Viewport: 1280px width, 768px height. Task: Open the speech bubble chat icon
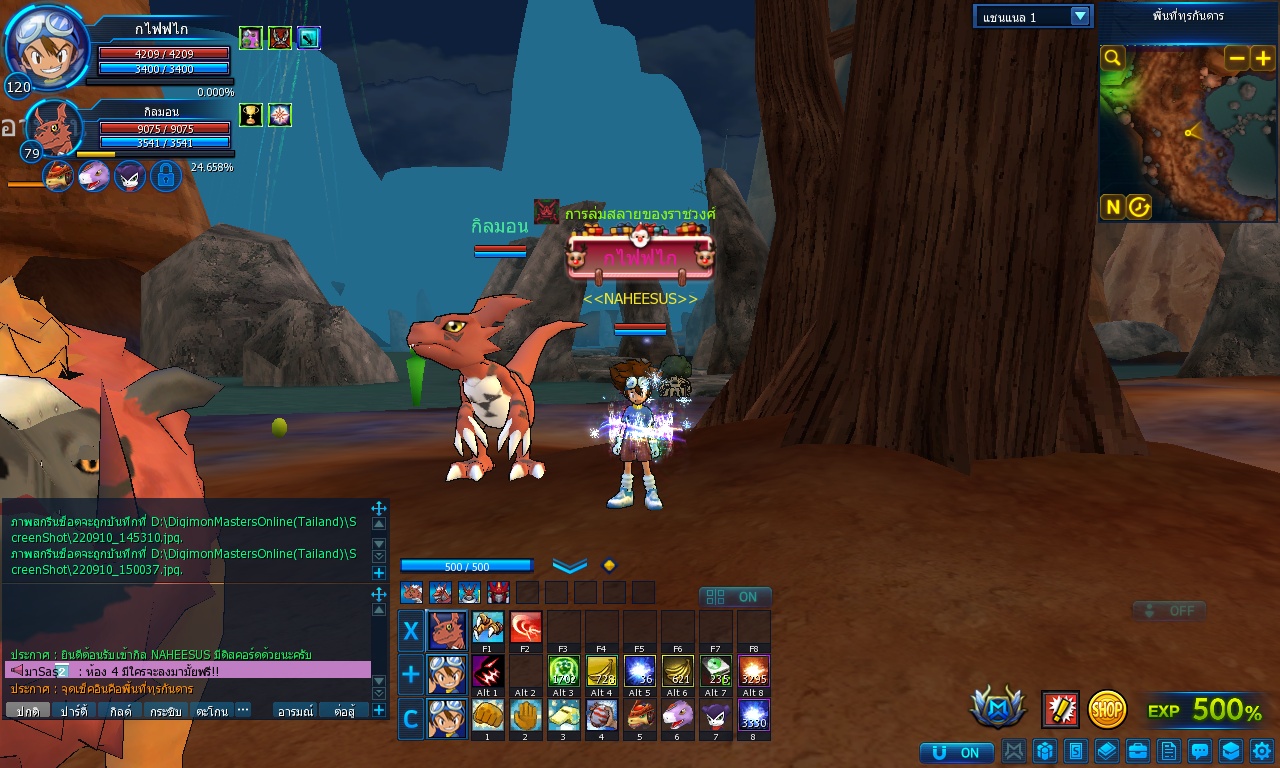pos(1199,750)
